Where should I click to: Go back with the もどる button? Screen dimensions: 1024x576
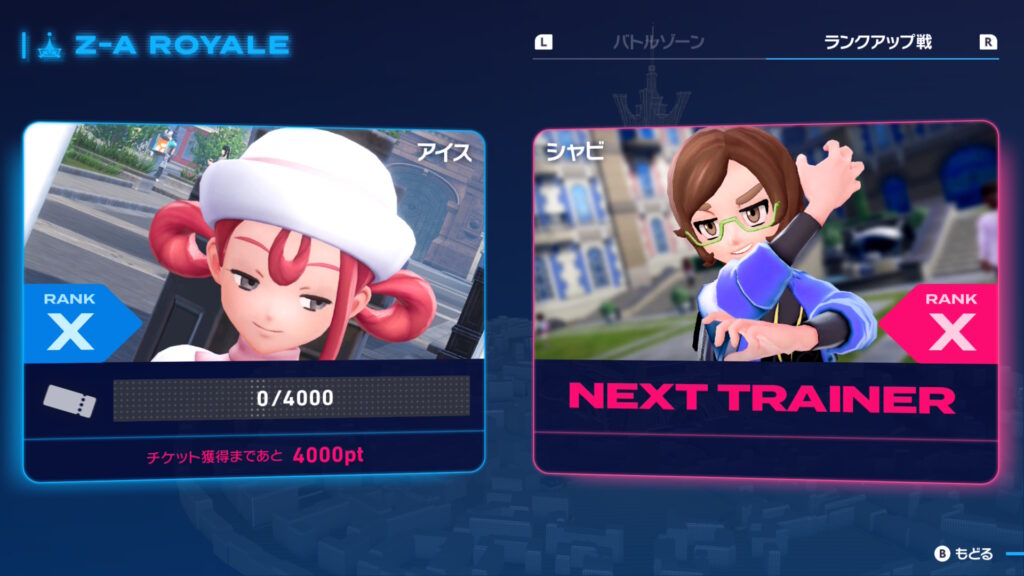(x=964, y=553)
